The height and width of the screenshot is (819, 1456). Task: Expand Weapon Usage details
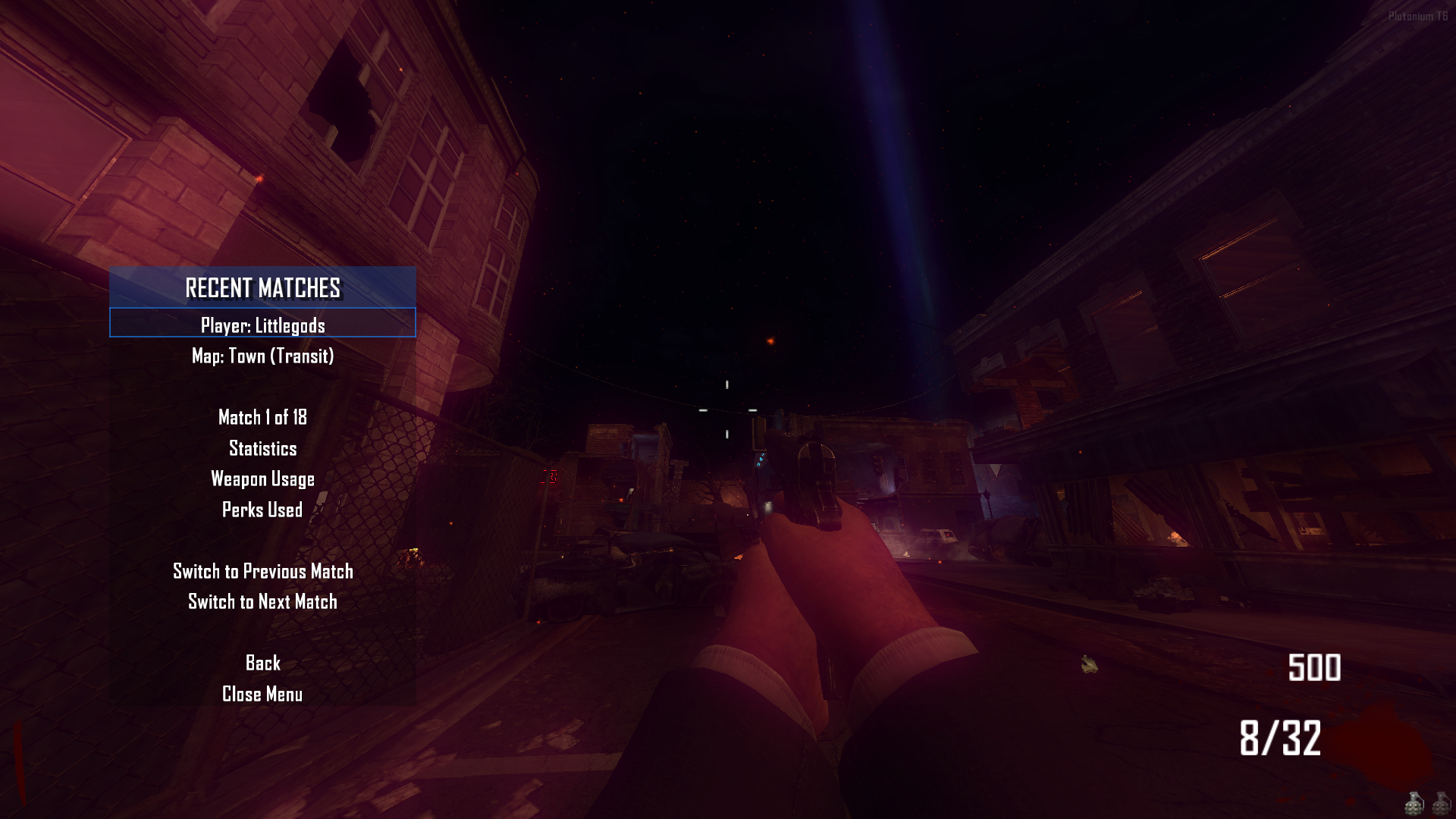(262, 479)
